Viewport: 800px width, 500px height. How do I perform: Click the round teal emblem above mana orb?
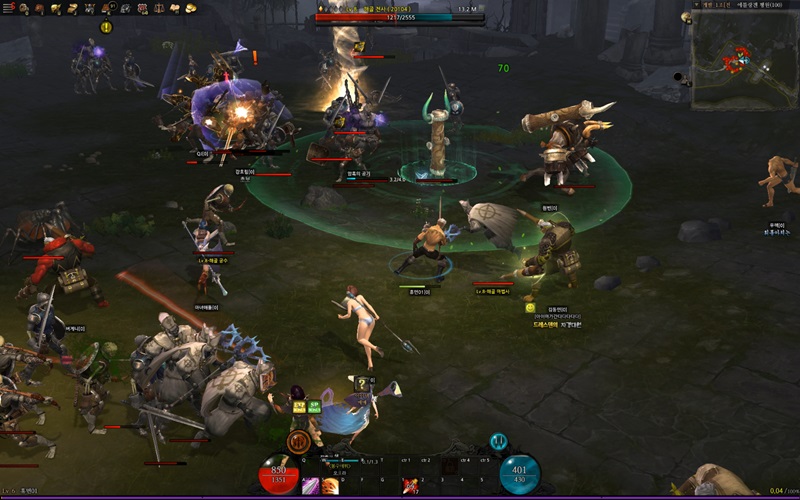[498, 441]
